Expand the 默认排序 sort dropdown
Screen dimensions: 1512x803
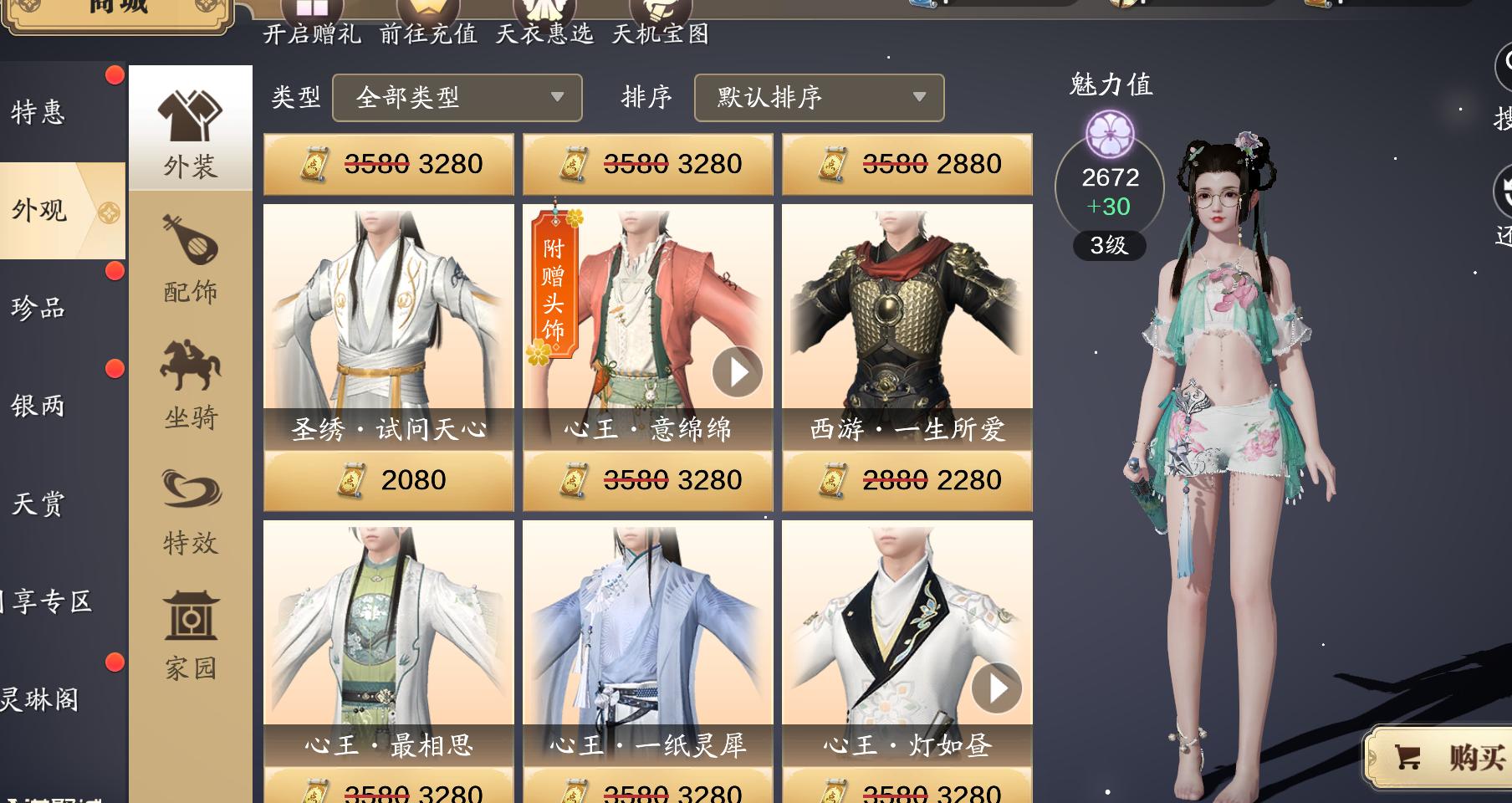click(819, 97)
